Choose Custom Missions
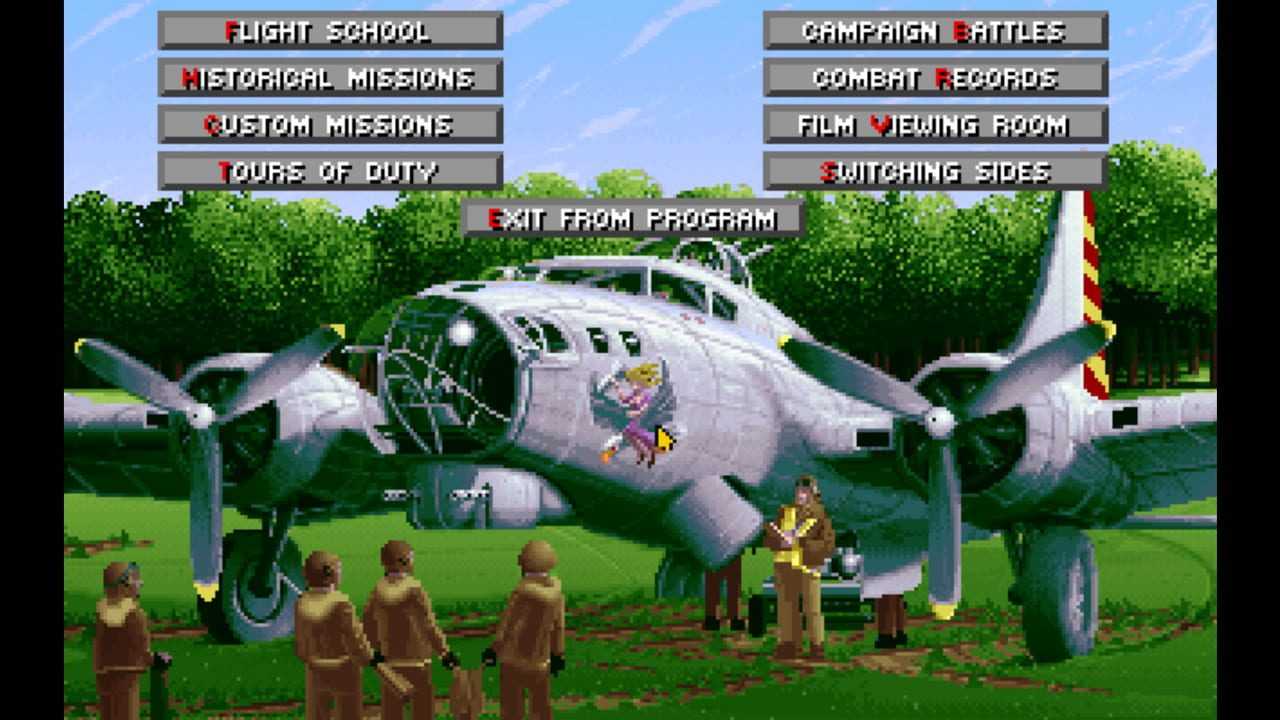 (330, 125)
